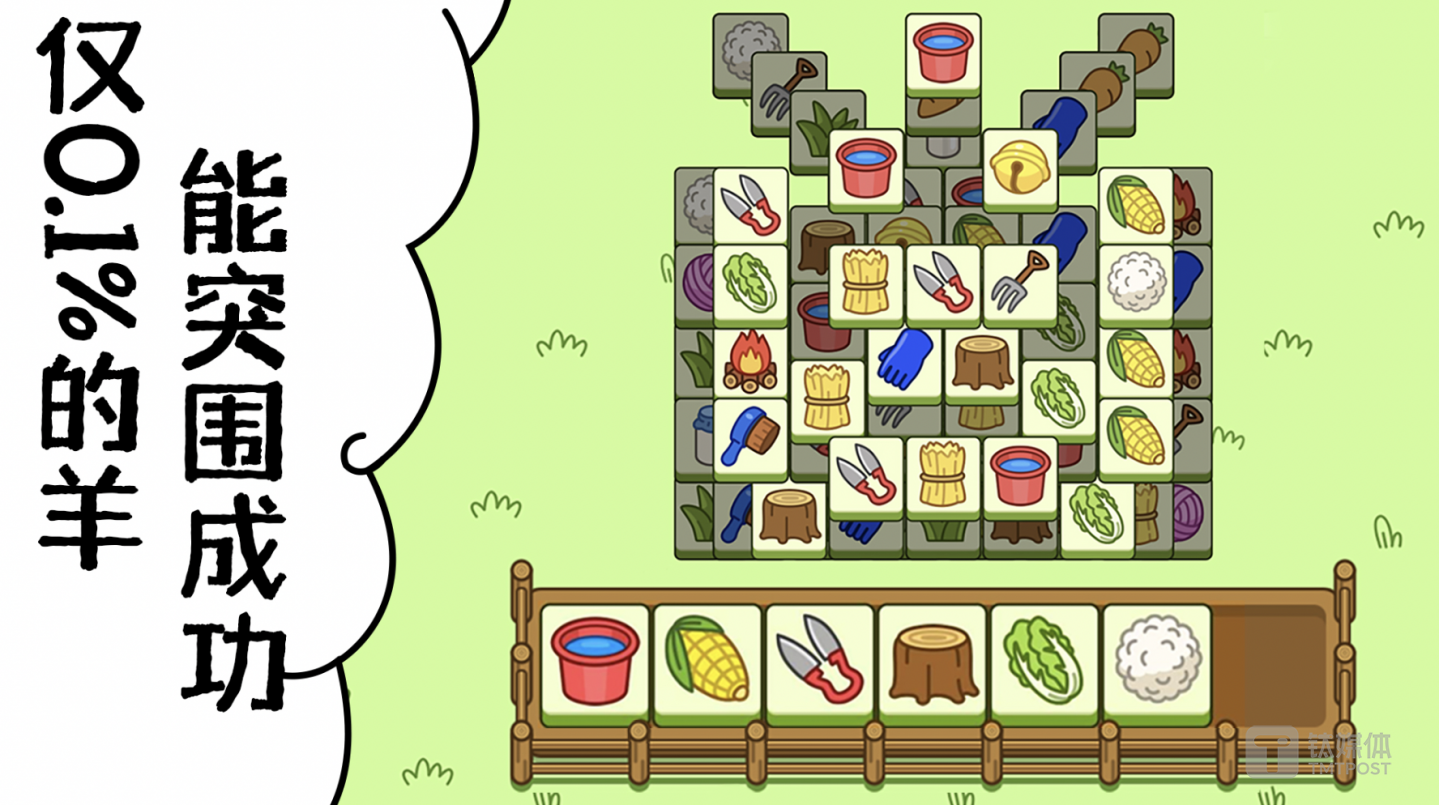The width and height of the screenshot is (1439, 805).
Task: Click the wool ball in the tray
Action: point(1156,660)
